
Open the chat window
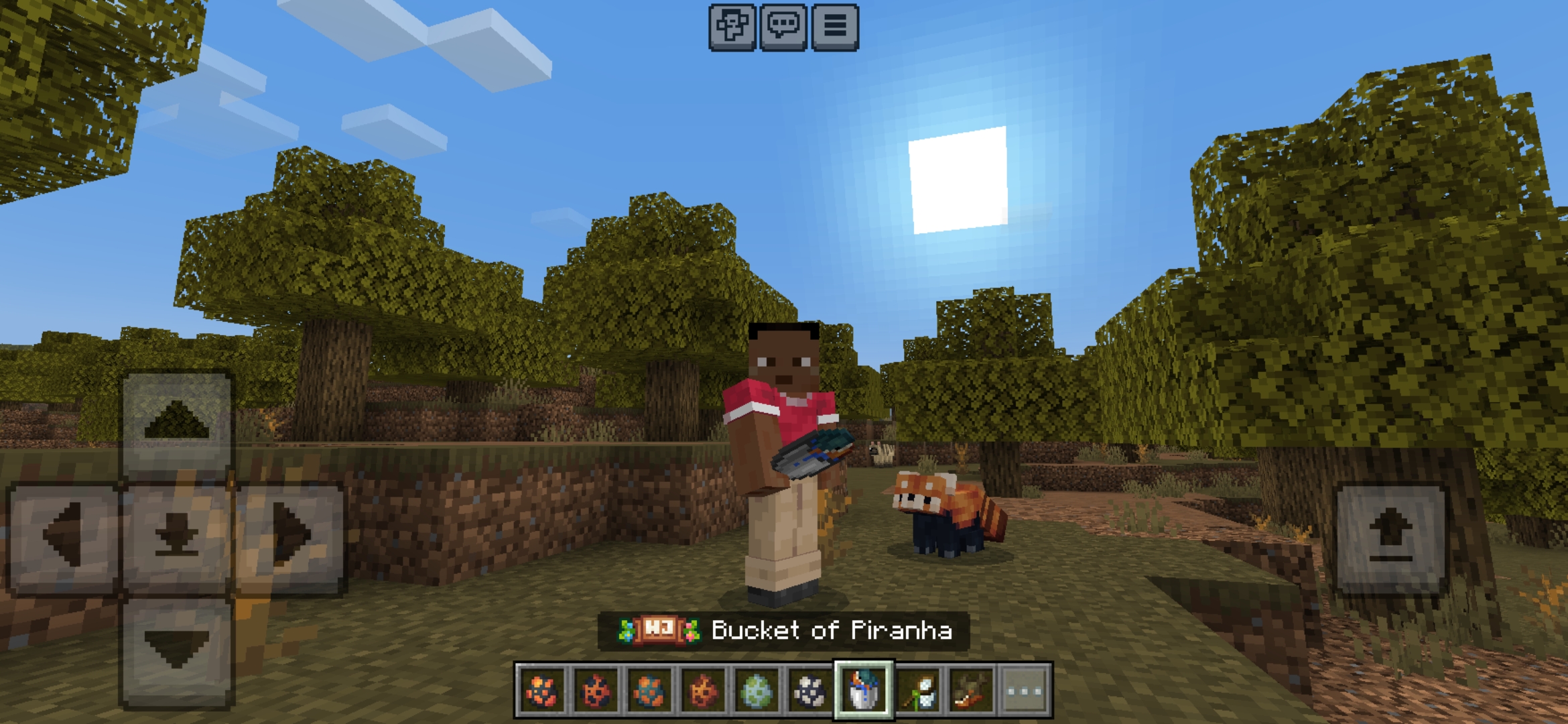[x=783, y=28]
